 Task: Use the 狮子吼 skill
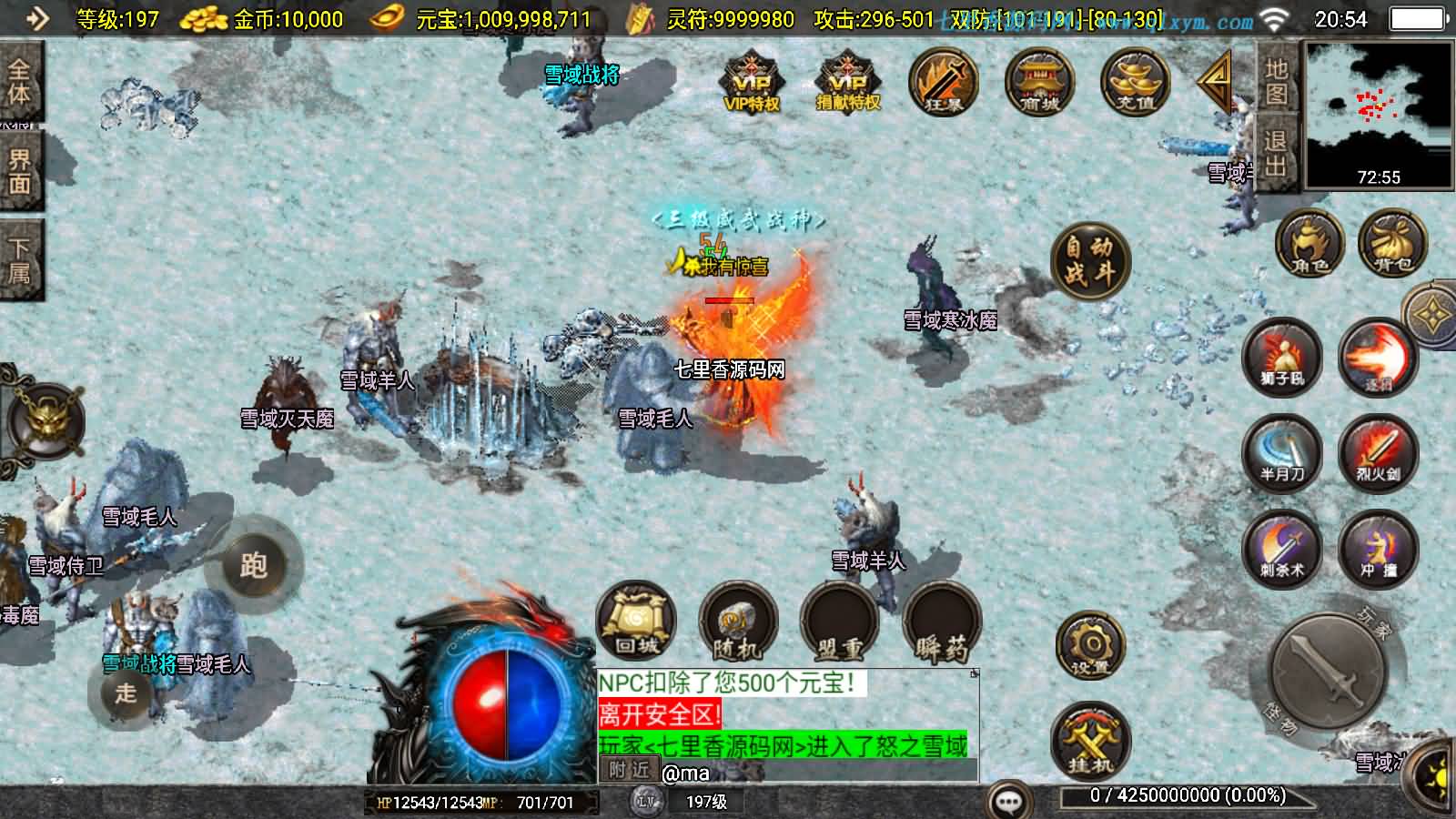pyautogui.click(x=1281, y=357)
